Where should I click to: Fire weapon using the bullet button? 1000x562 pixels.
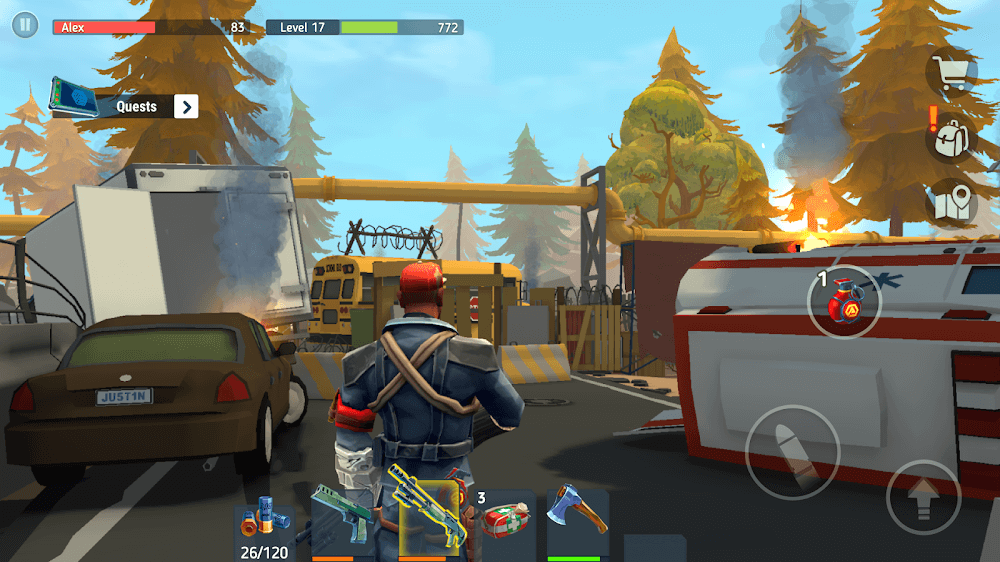coord(793,452)
